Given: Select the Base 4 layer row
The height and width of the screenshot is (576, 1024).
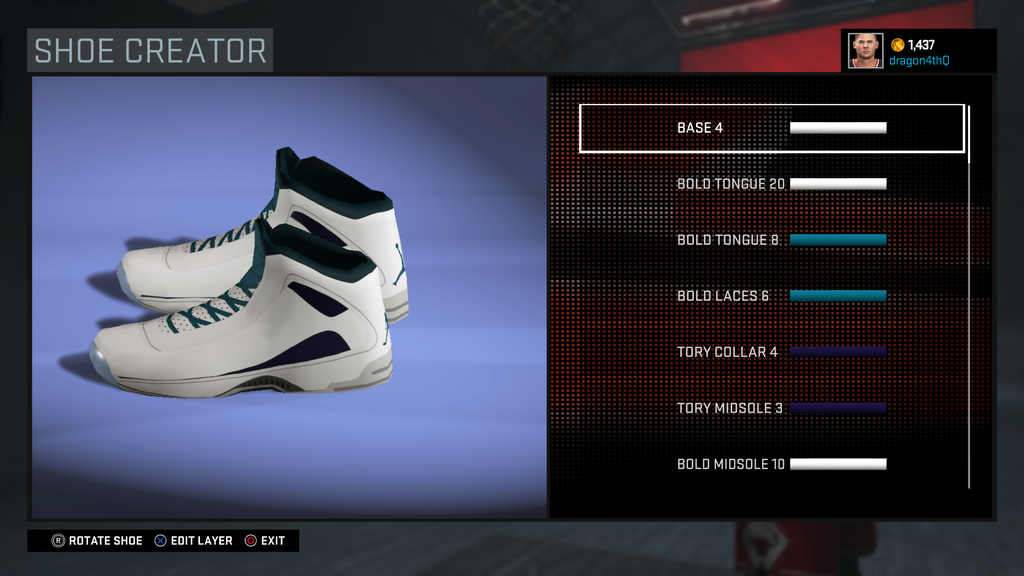Looking at the screenshot, I should coord(771,128).
